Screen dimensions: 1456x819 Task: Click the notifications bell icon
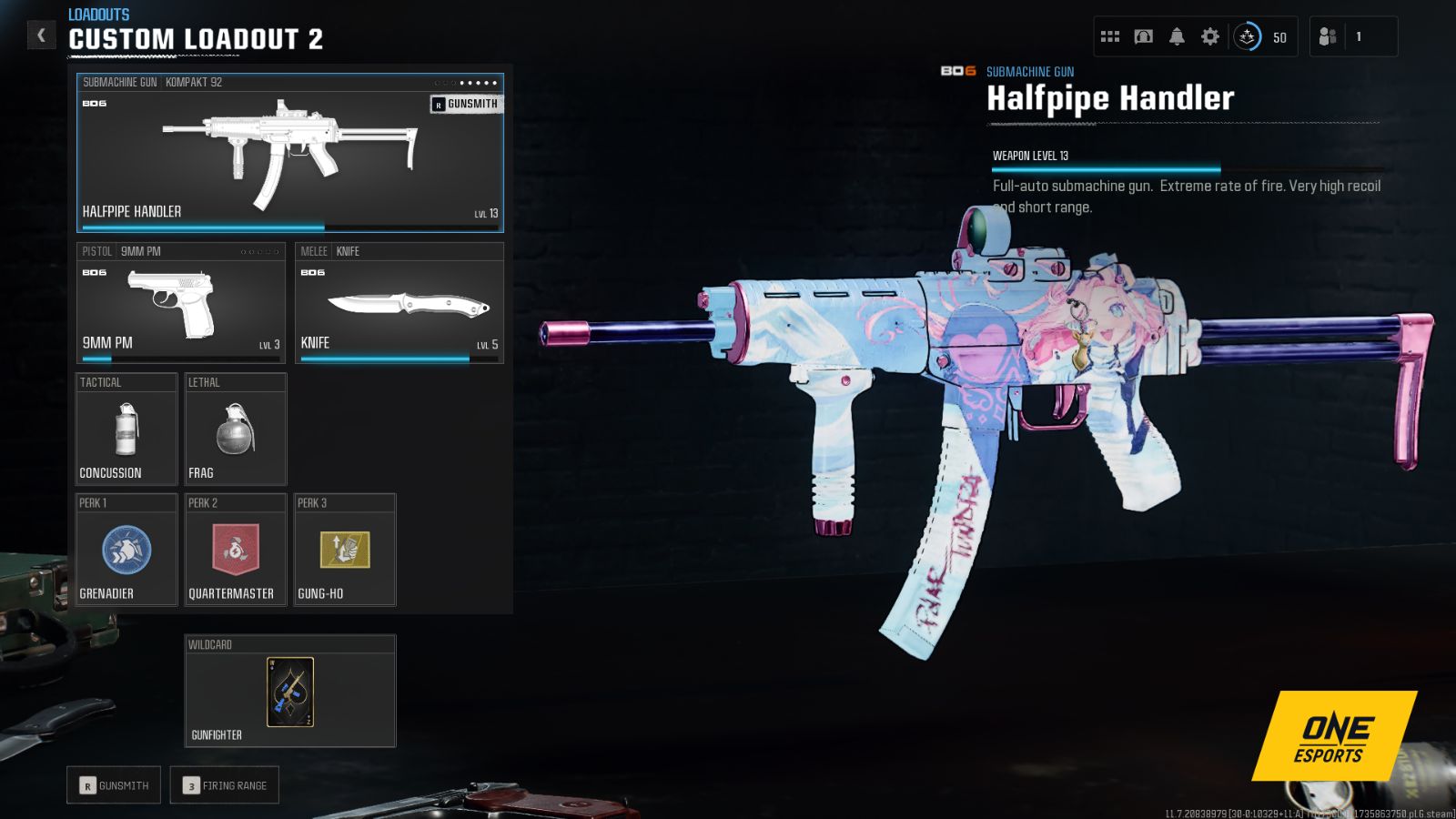click(x=1177, y=35)
